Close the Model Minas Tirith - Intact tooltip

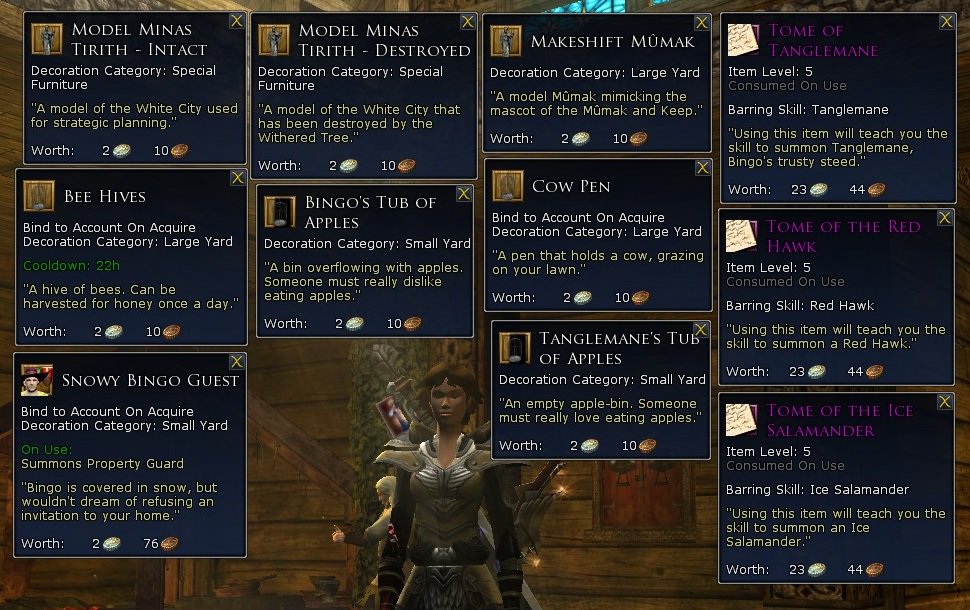tap(237, 21)
